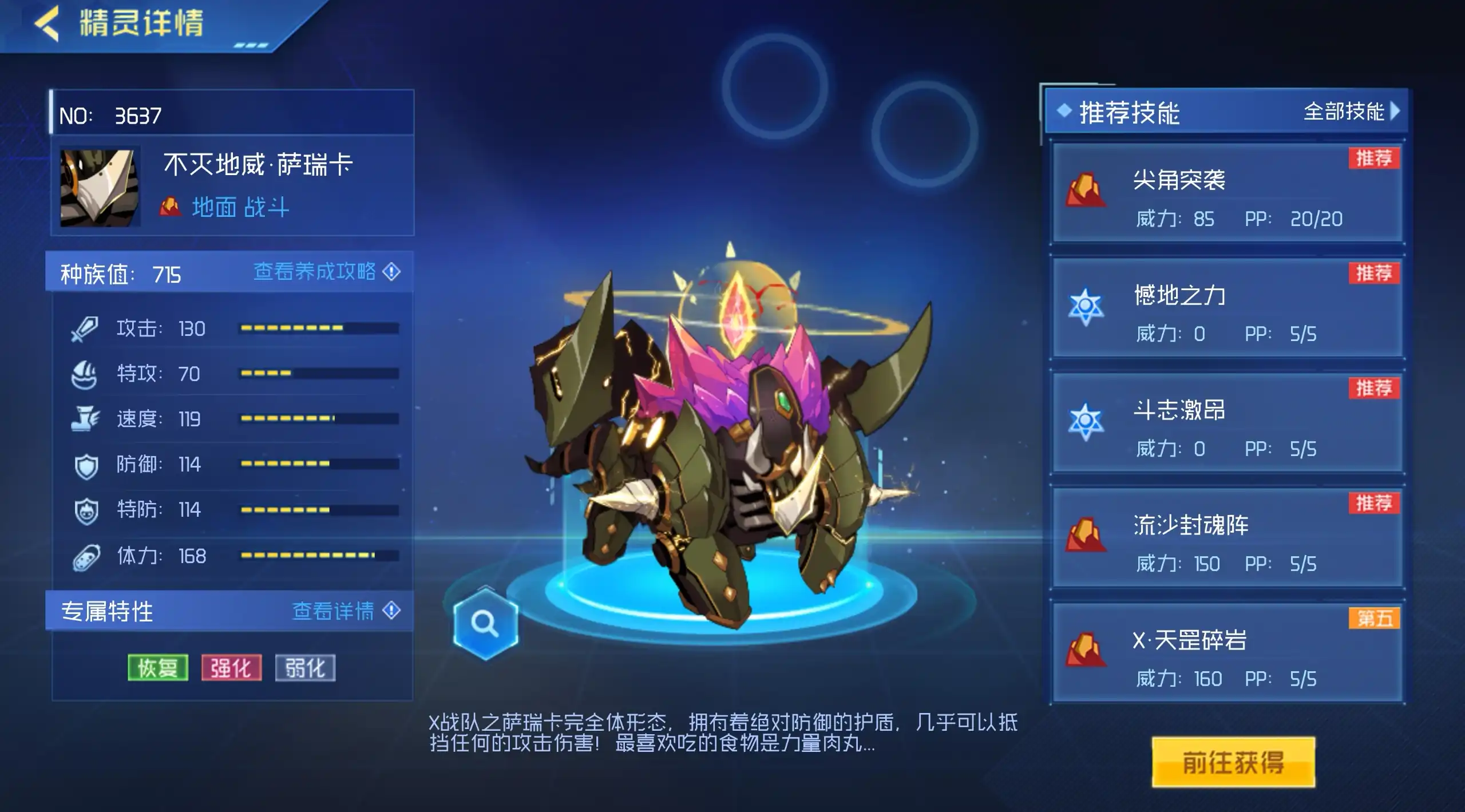1465x812 pixels.
Task: Select the green 恢复 trait tag
Action: pyautogui.click(x=158, y=668)
